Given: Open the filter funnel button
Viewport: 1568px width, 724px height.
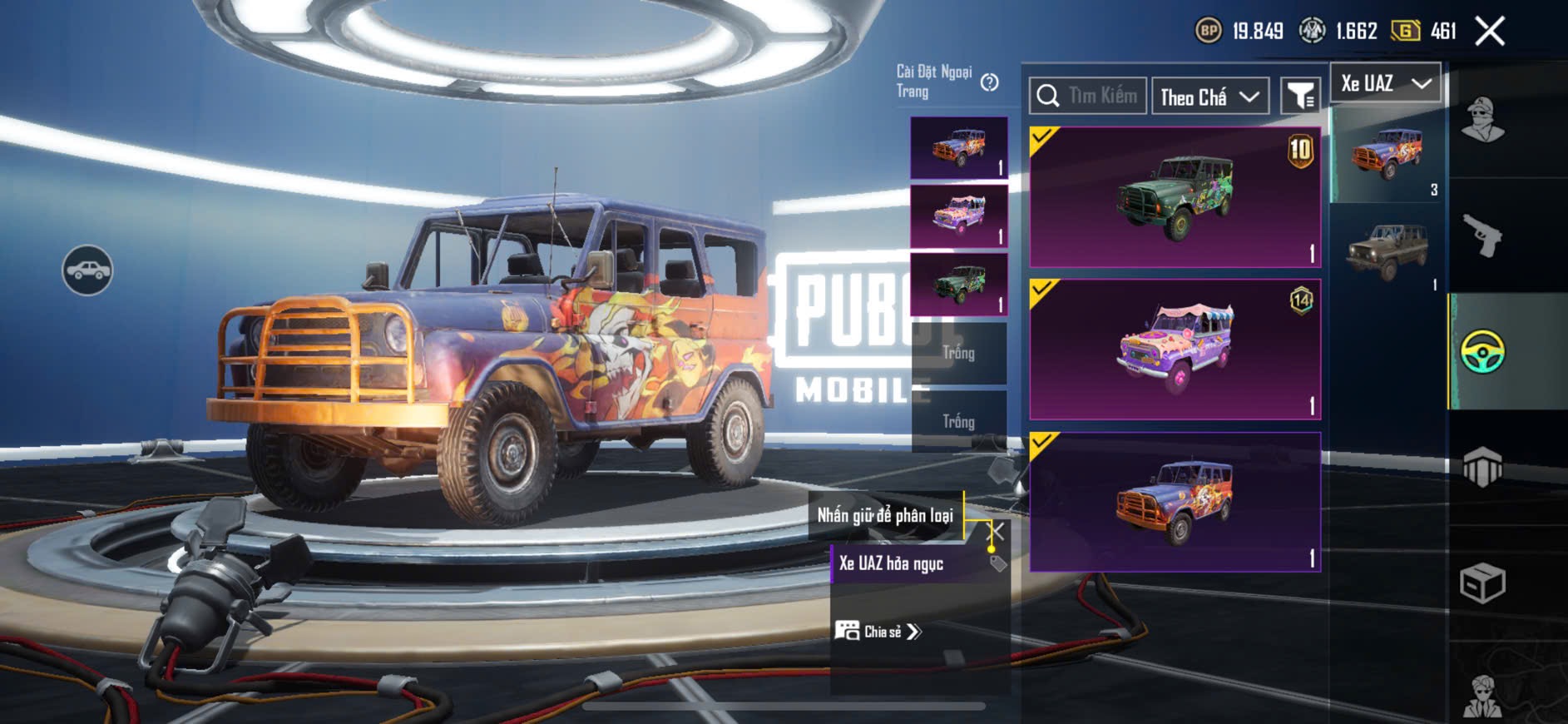Looking at the screenshot, I should pos(1299,97).
